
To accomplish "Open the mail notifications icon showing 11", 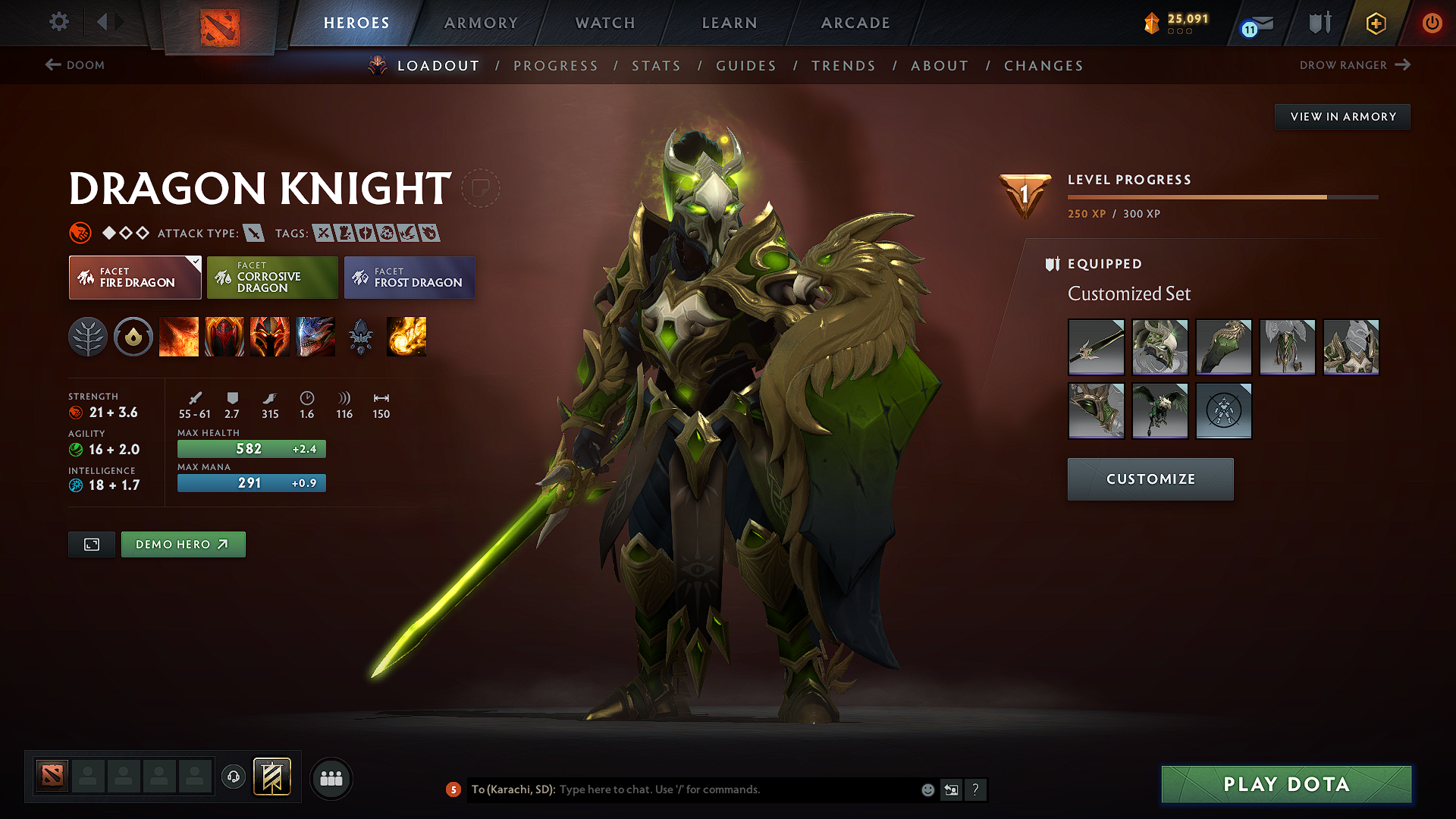I will 1255,24.
